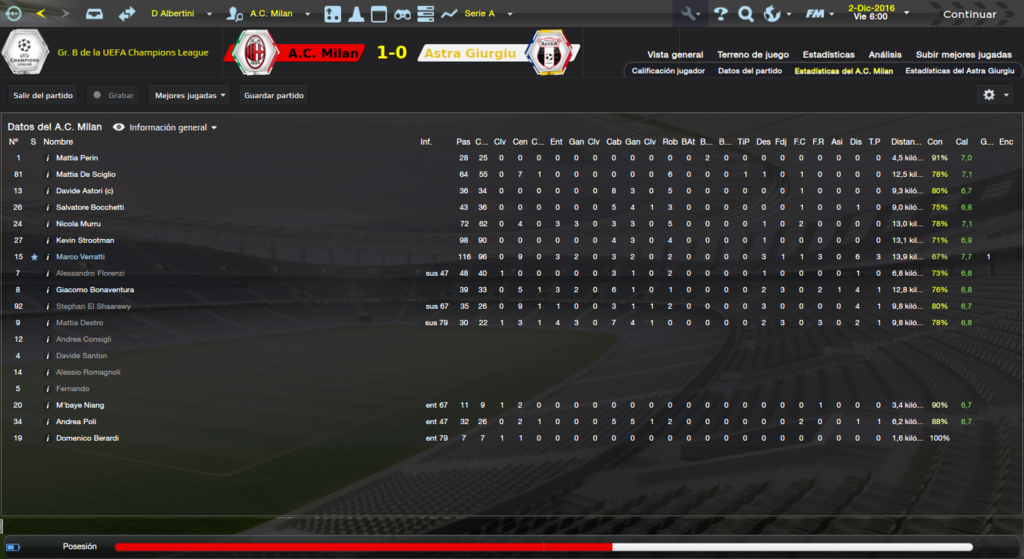The image size is (1024, 559).
Task: Open the Mejores jugadas dropdown
Action: [189, 95]
